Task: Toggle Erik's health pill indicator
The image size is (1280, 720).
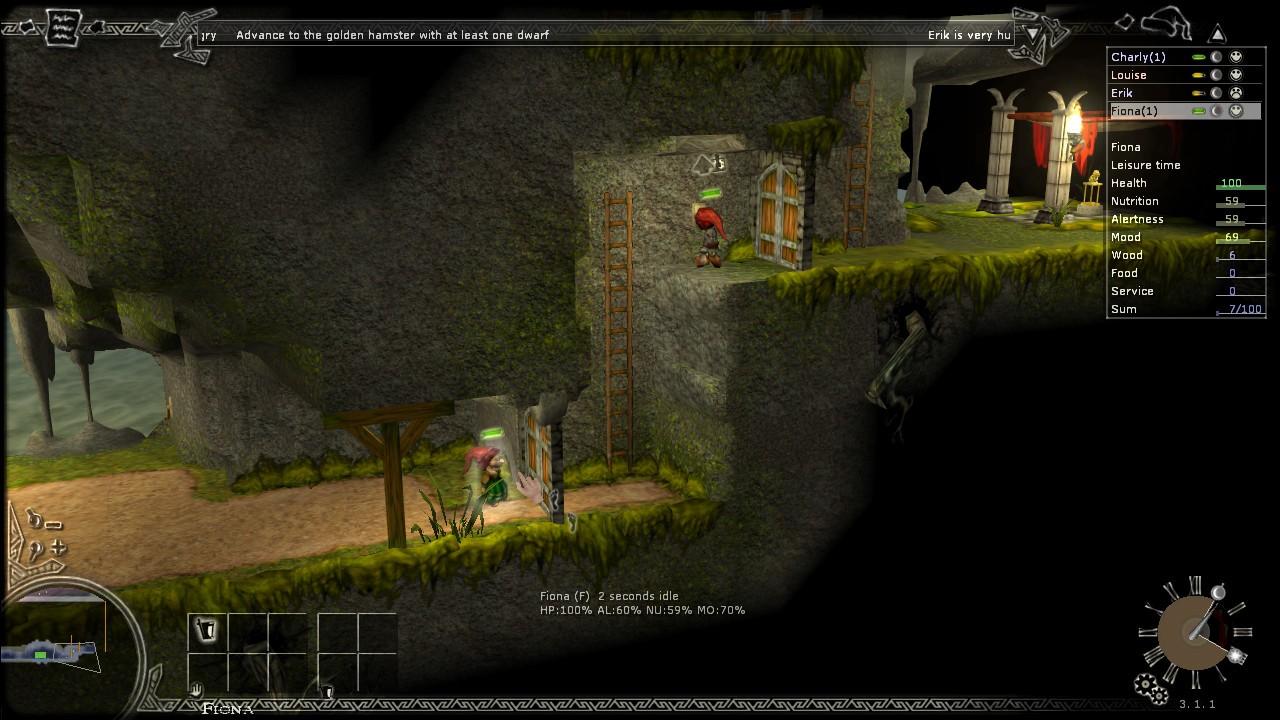Action: point(1198,93)
